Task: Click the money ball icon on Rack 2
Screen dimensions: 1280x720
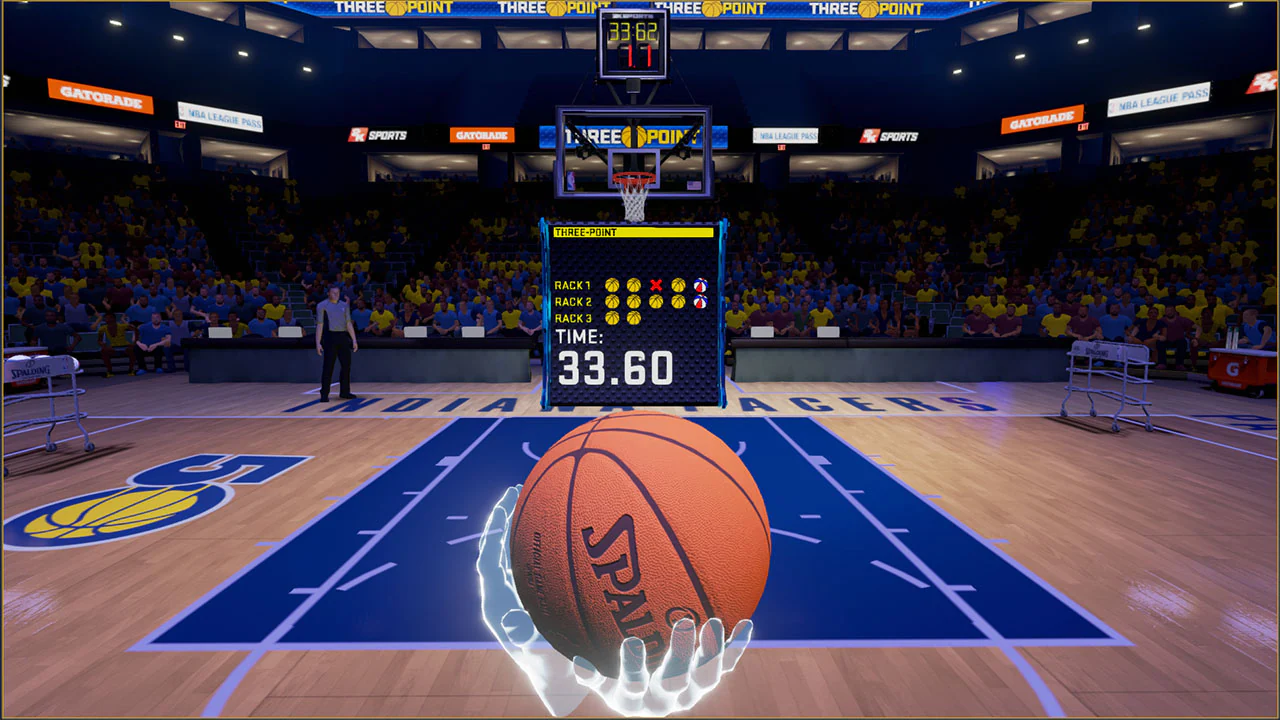Action: [700, 301]
